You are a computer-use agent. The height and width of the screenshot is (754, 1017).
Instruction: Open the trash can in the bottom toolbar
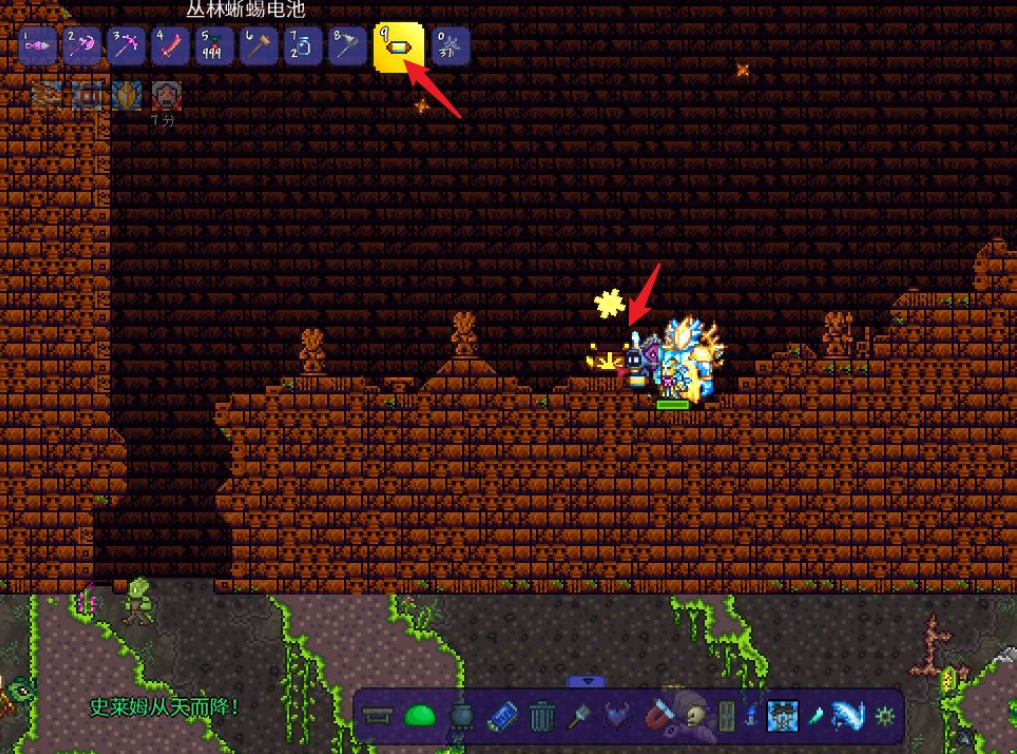[541, 716]
